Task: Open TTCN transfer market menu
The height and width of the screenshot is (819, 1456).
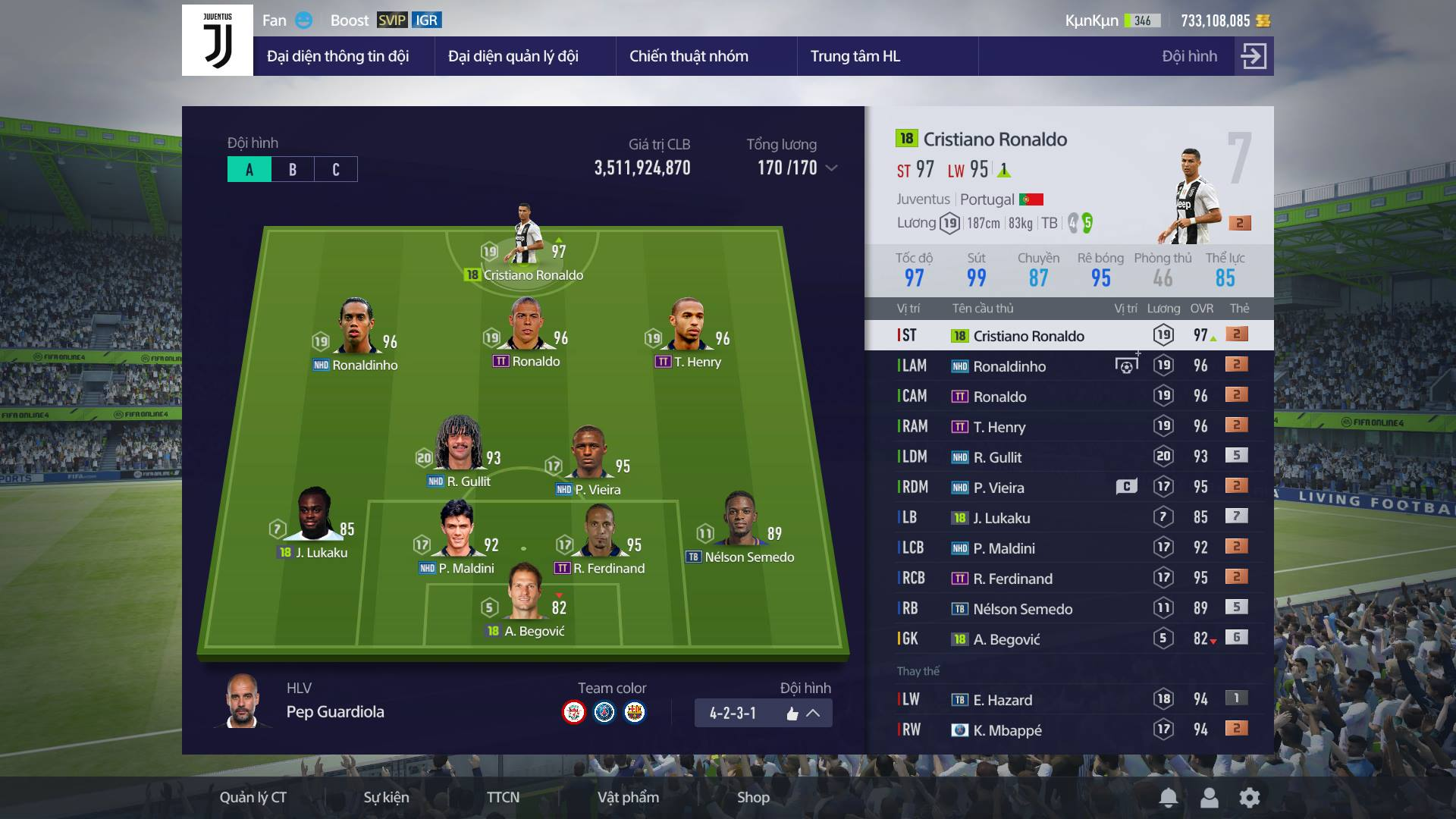Action: tap(503, 797)
